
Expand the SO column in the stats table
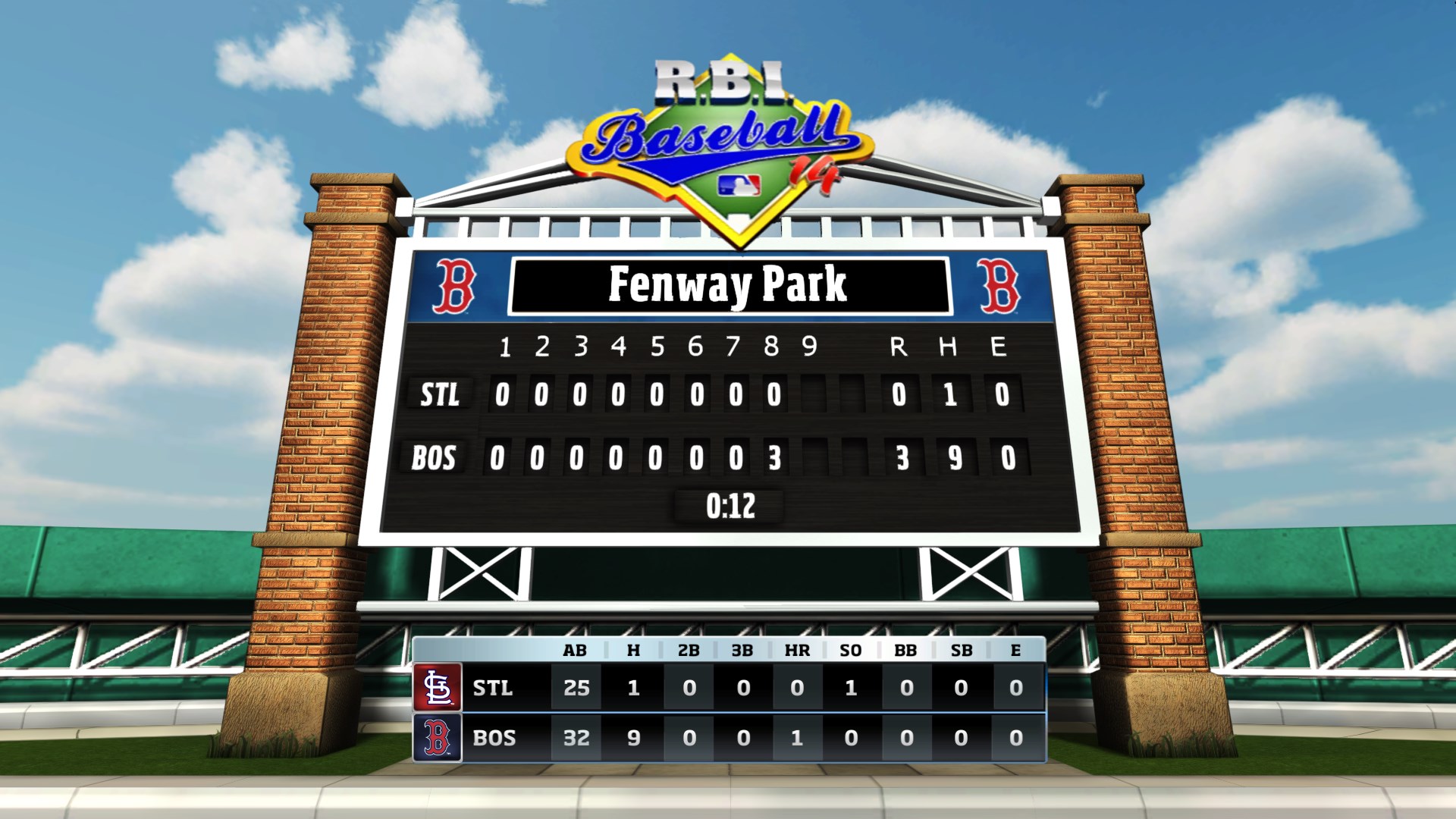coord(851,650)
